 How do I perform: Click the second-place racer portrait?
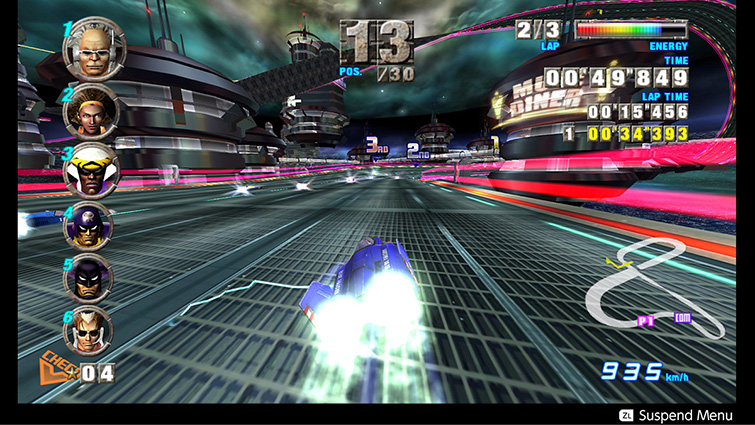point(91,109)
